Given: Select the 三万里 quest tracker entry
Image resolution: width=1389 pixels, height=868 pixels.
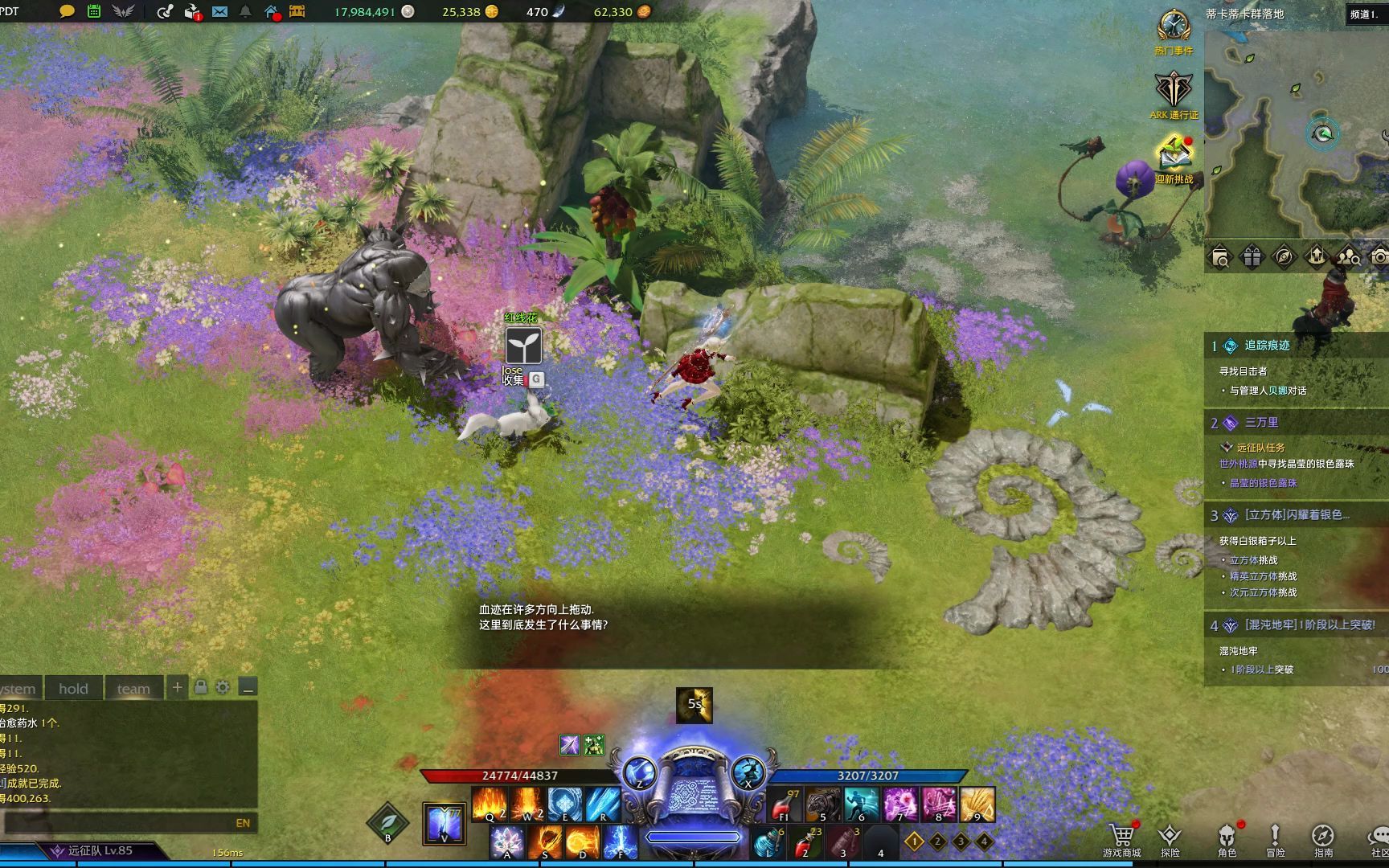Looking at the screenshot, I should [x=1261, y=423].
